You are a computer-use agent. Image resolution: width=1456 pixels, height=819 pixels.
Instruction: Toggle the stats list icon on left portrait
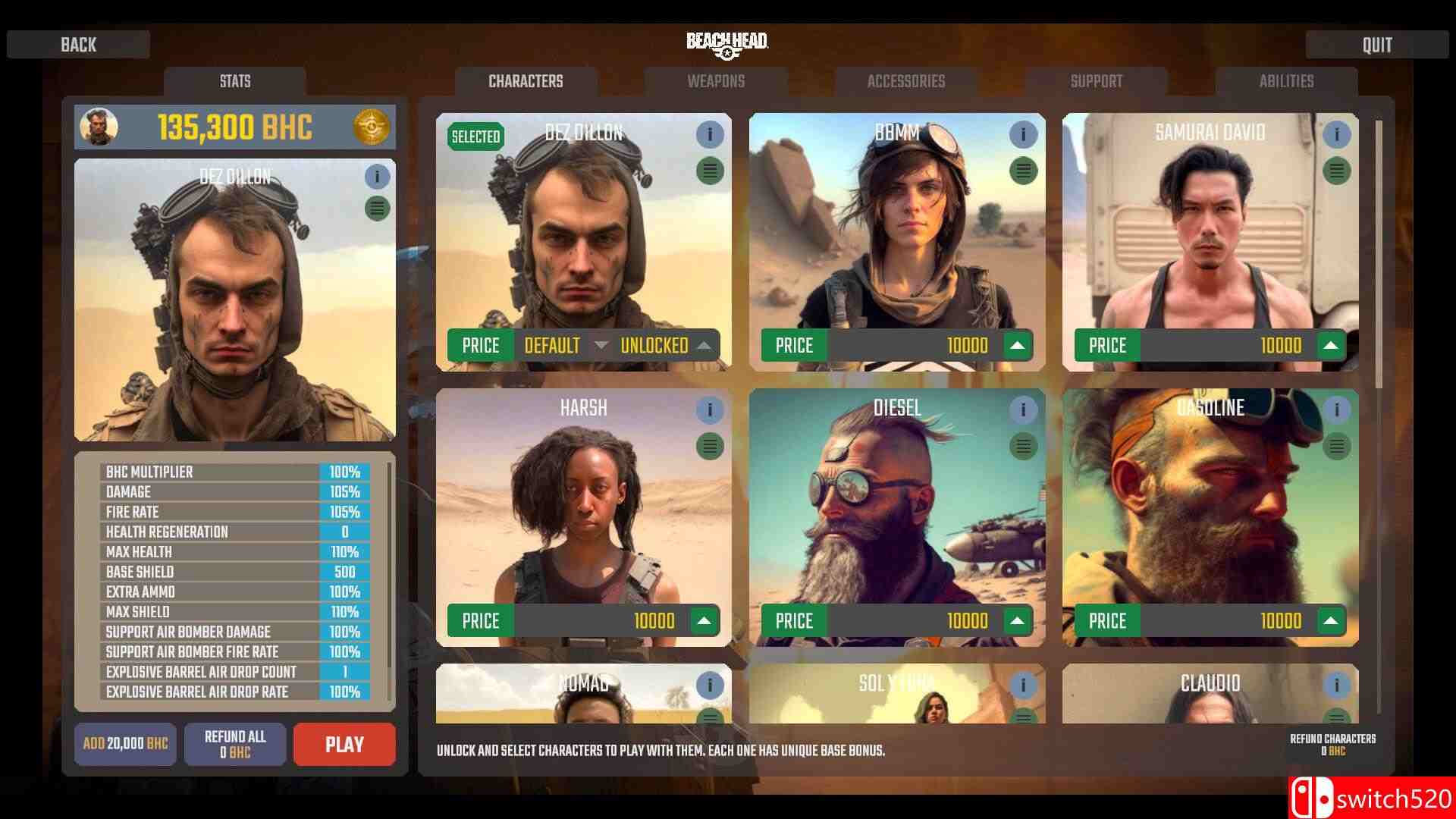pos(377,206)
